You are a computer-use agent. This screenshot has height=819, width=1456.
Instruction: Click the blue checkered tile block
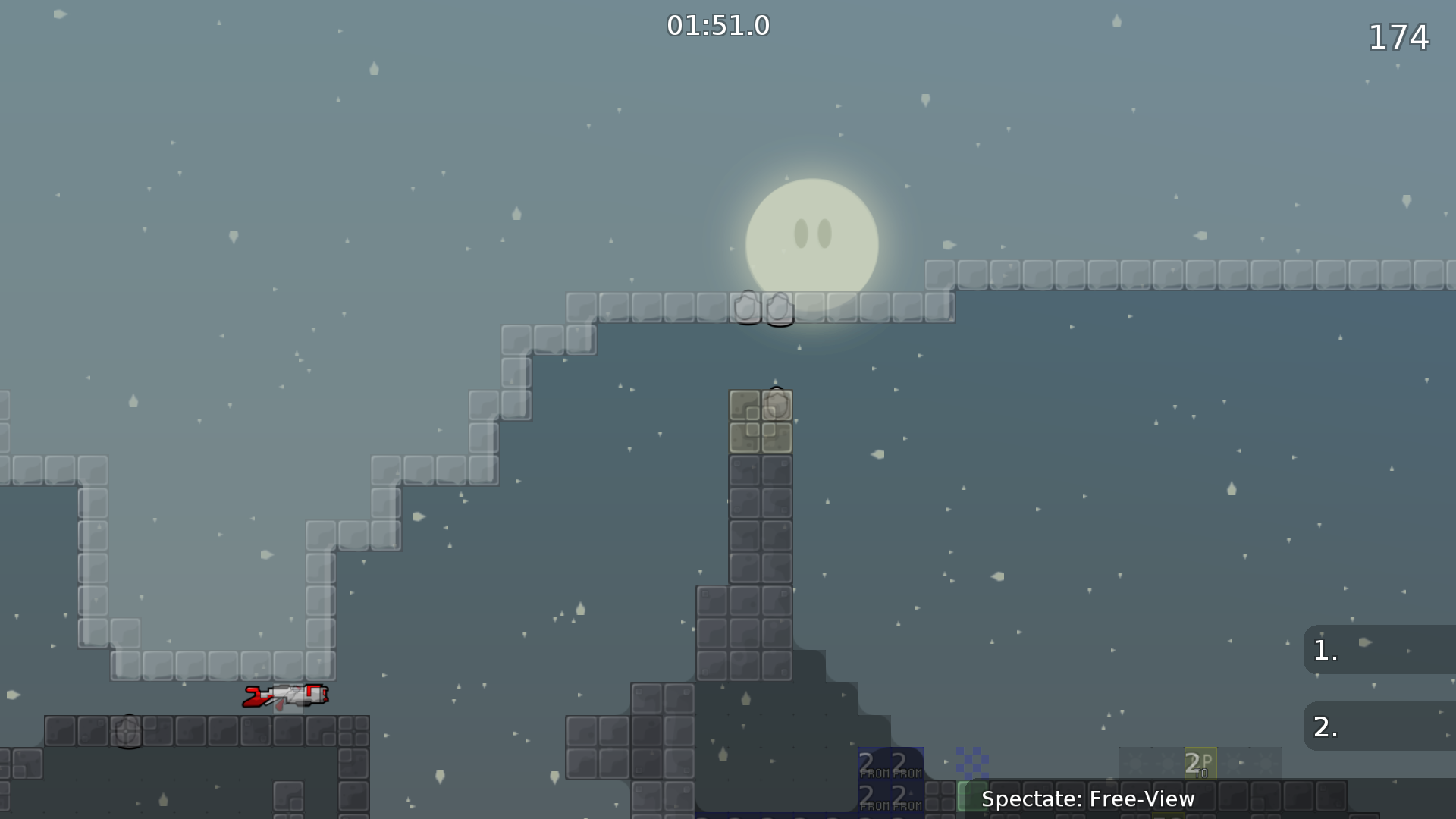pyautogui.click(x=973, y=761)
